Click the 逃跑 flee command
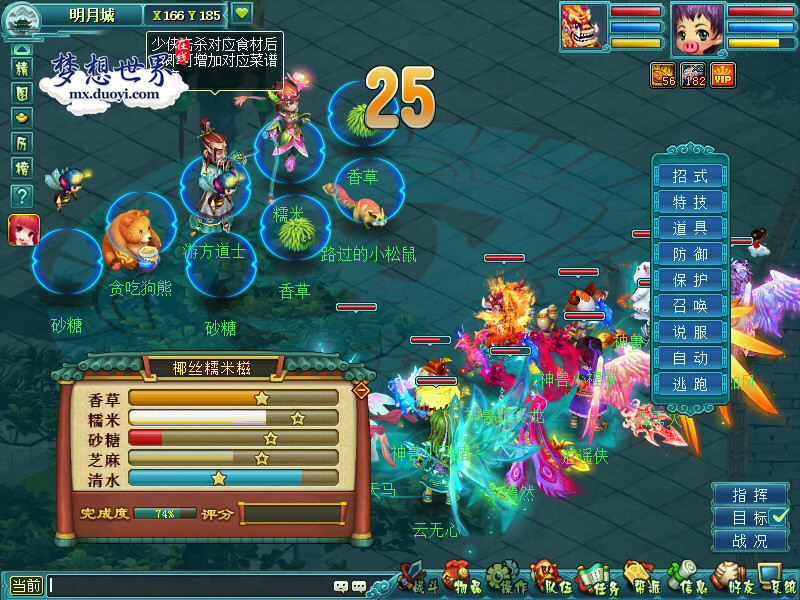 coord(690,384)
